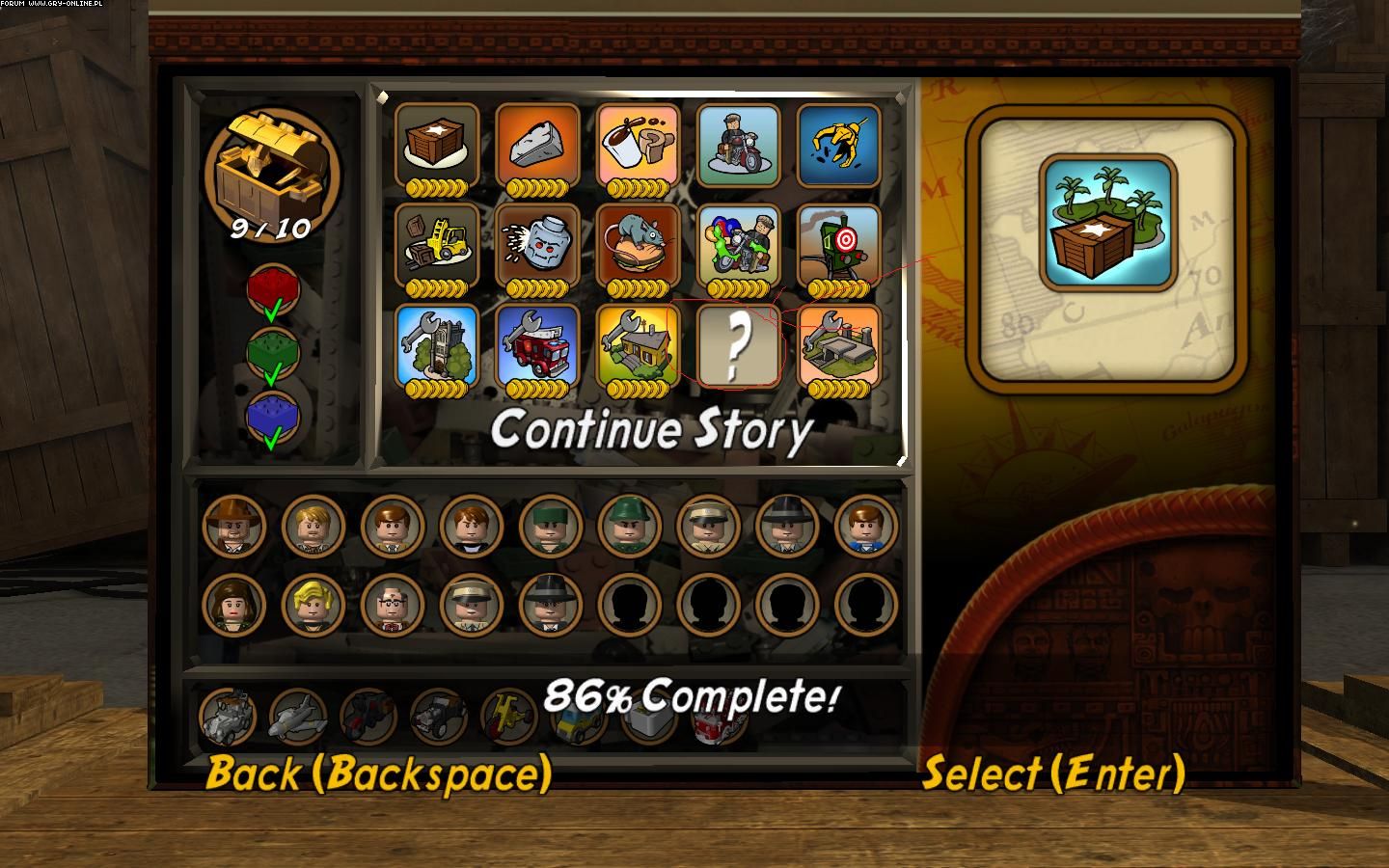Select the rat on burger tile

pos(638,245)
